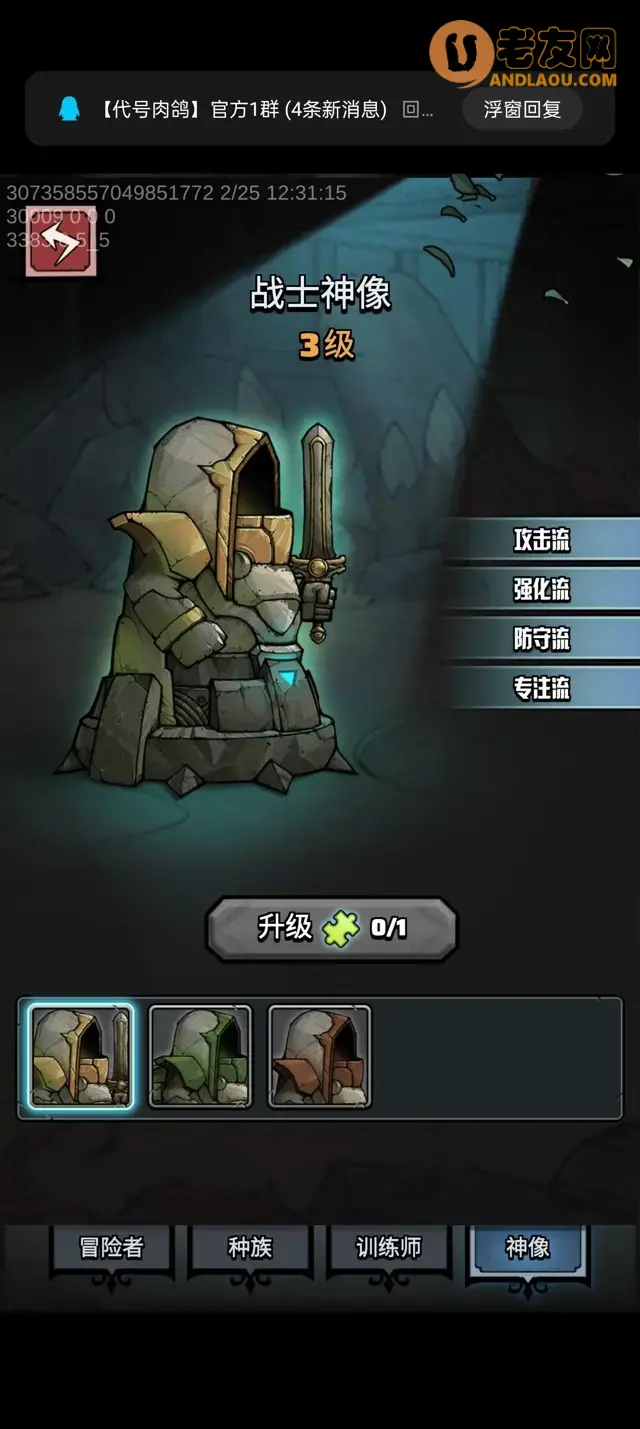Select the sword-wielding warrior idol thumbnail
This screenshot has width=640, height=1429.
(x=80, y=1057)
